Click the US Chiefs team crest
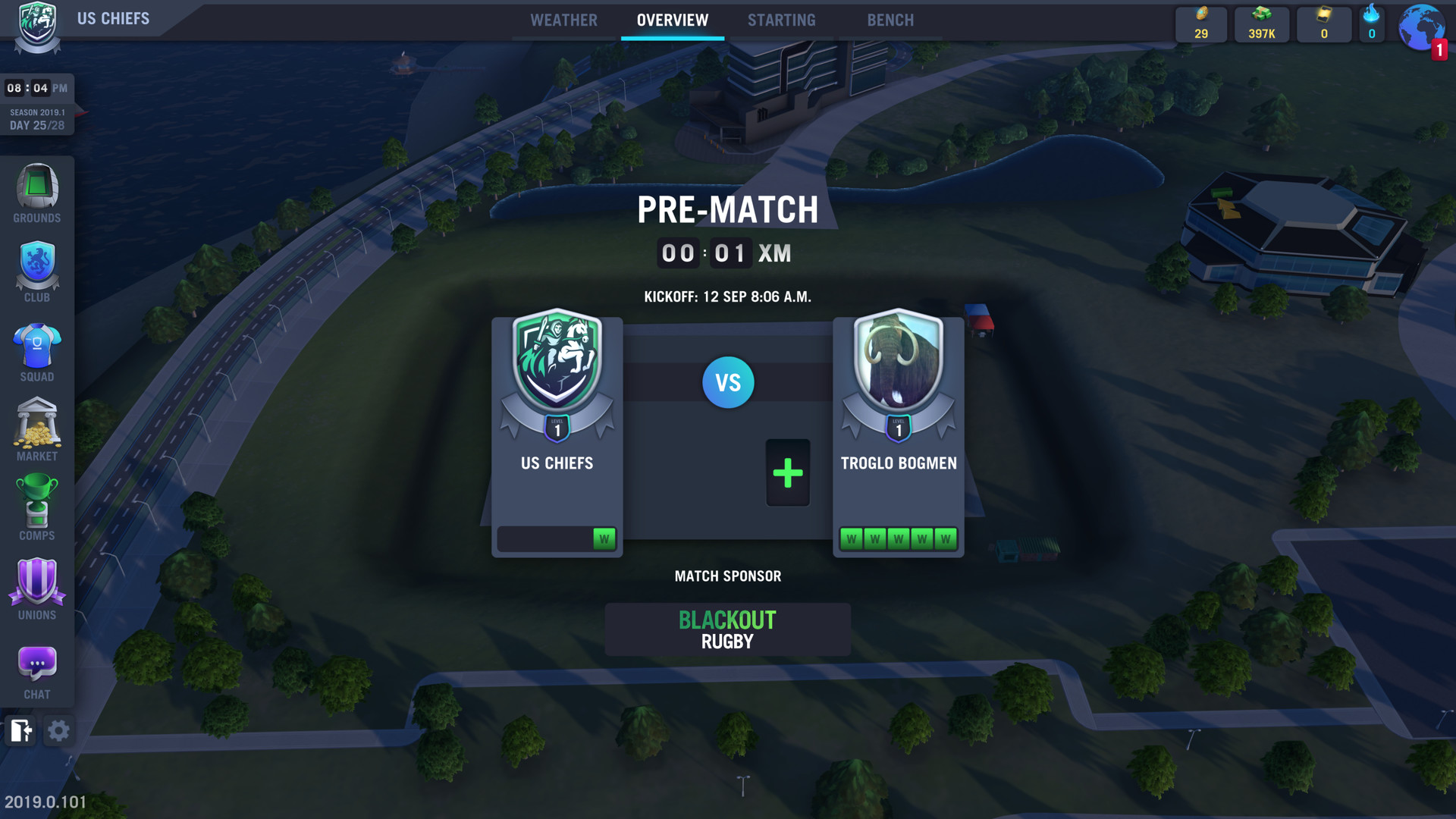 point(557,356)
